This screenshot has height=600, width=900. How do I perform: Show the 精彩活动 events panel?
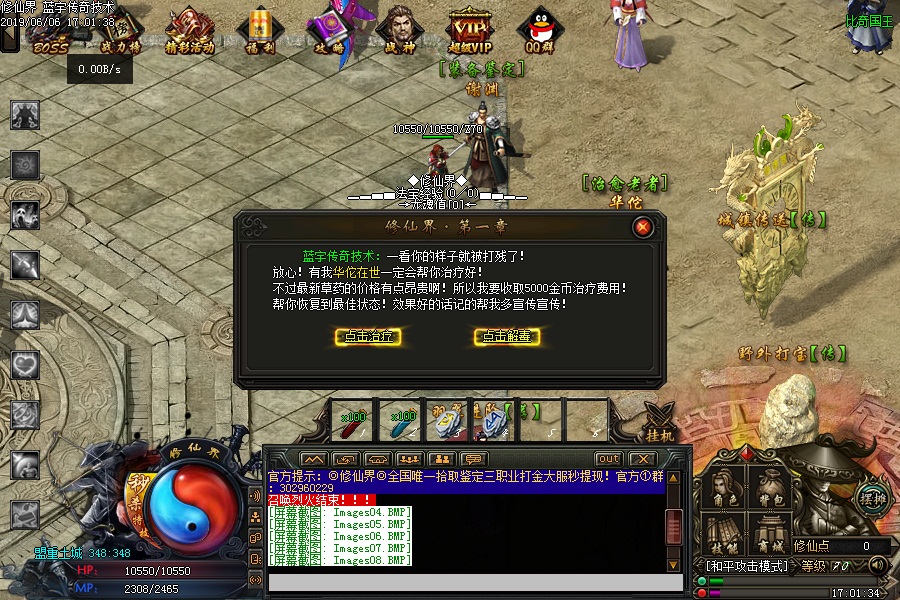pyautogui.click(x=189, y=31)
